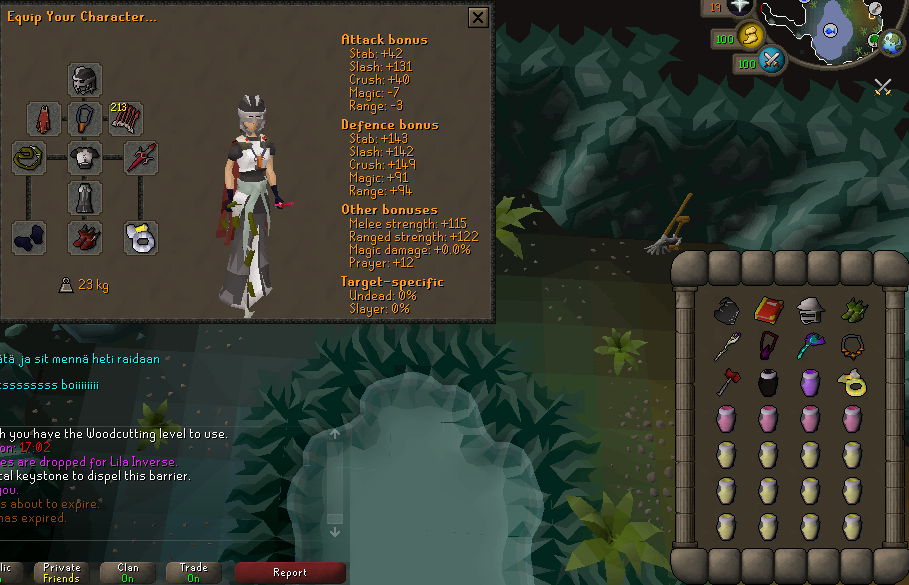Screen dimensions: 909x585
Task: Toggle run with the boot energy orb
Action: [749, 37]
